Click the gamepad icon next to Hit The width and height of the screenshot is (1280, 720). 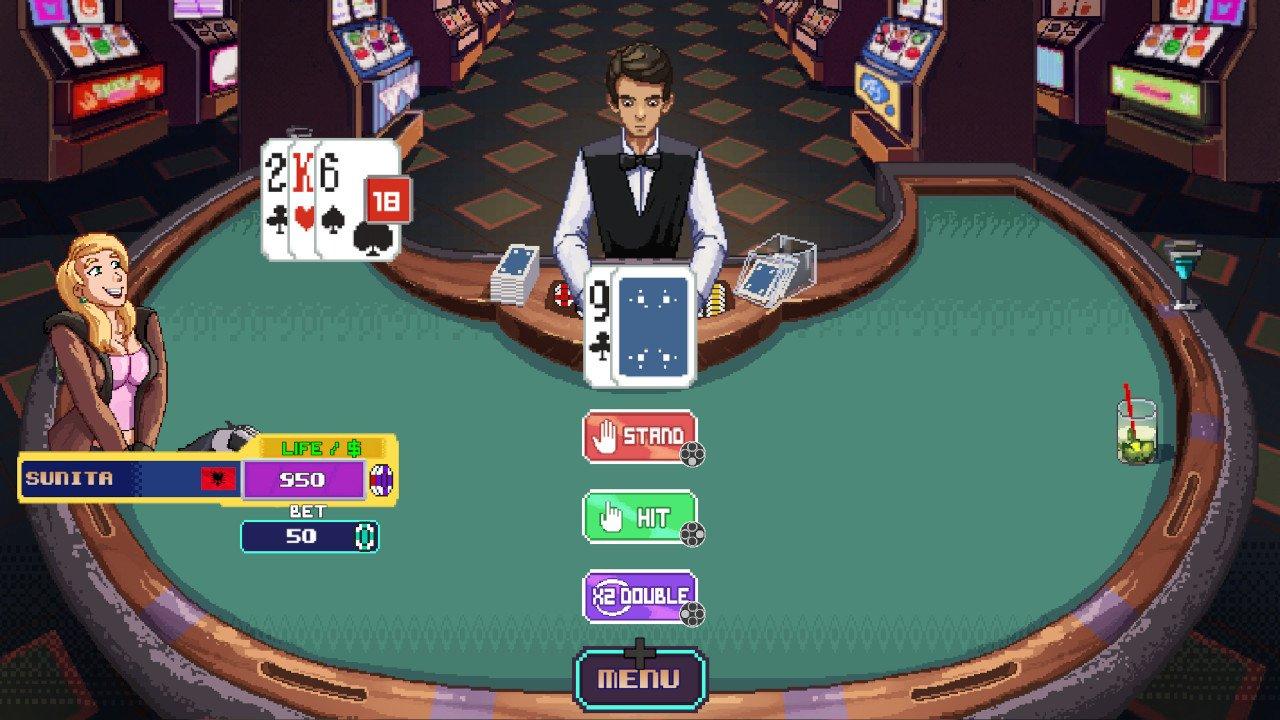692,535
